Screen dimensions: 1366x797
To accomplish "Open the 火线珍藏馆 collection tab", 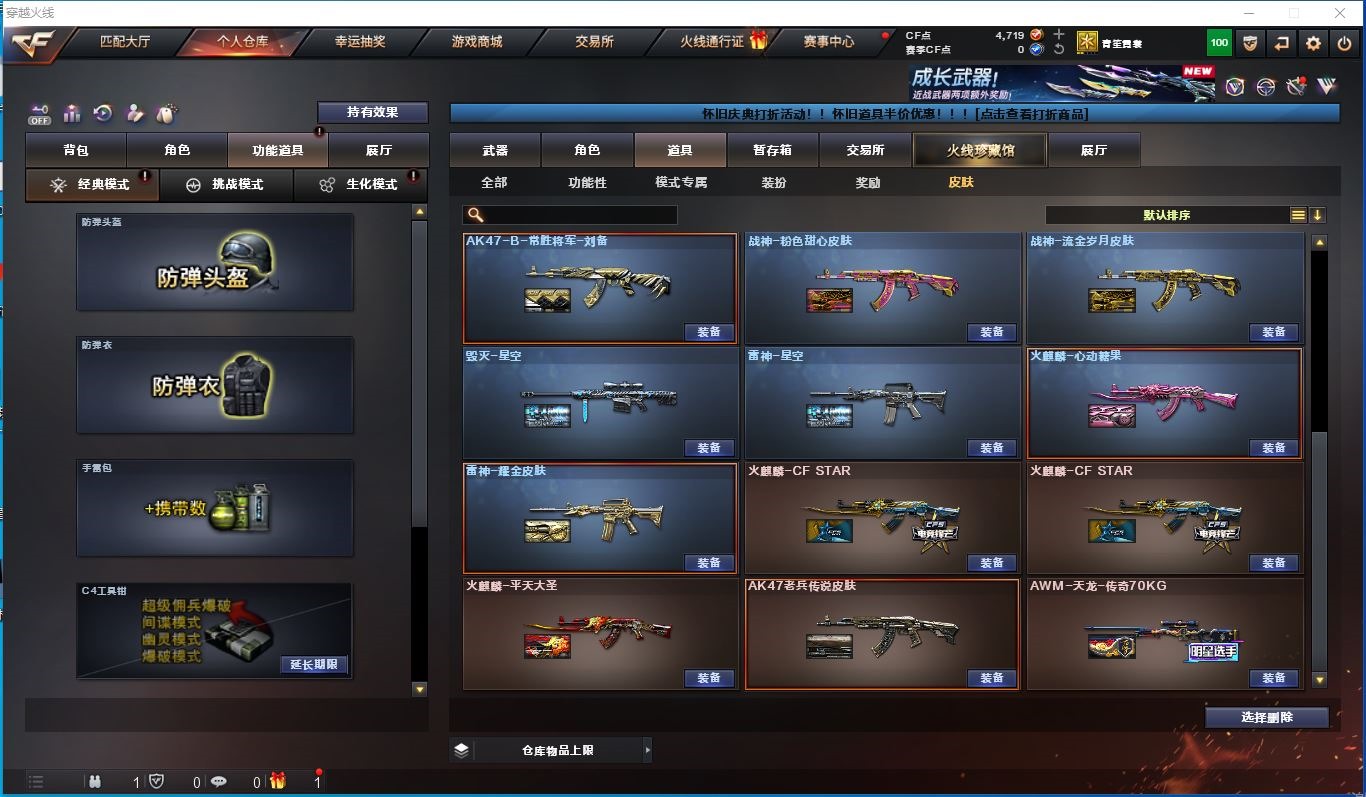I will pos(980,150).
